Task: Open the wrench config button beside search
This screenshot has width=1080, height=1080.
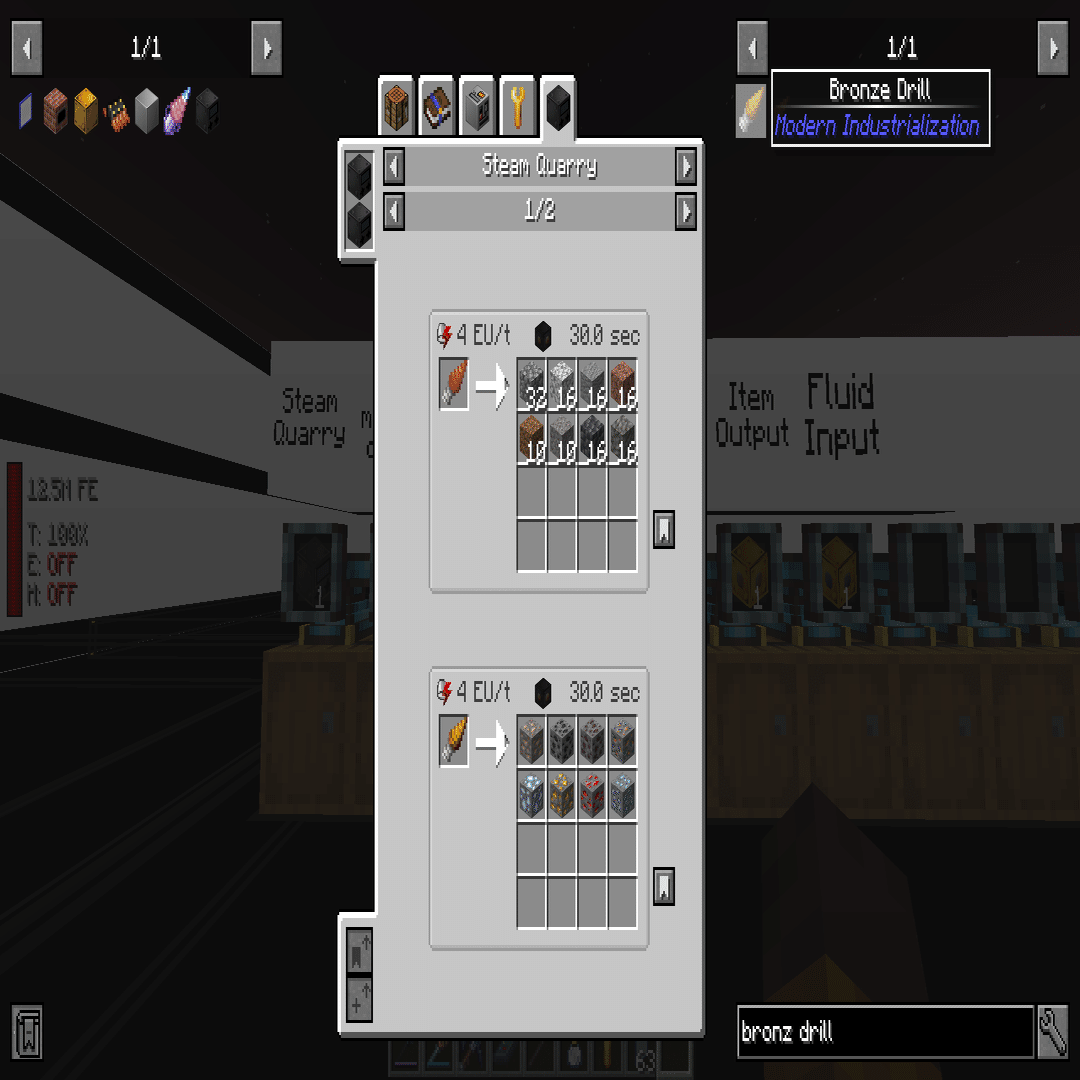Action: click(x=1053, y=1032)
